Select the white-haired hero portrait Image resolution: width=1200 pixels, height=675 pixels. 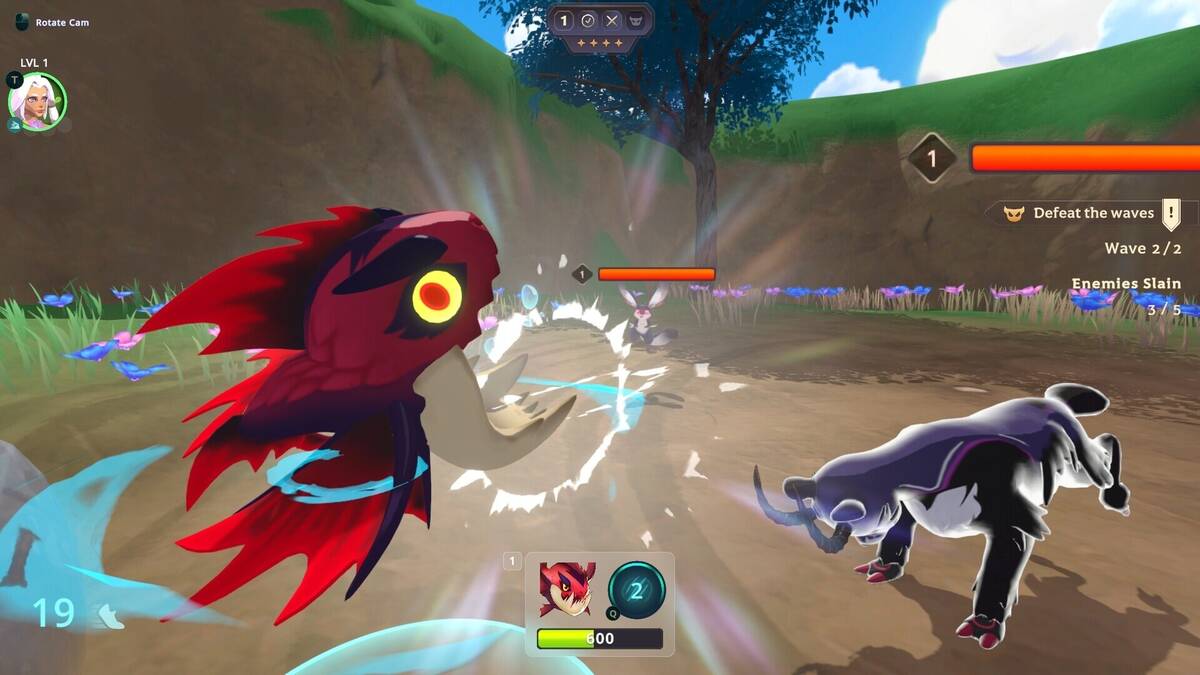37,102
